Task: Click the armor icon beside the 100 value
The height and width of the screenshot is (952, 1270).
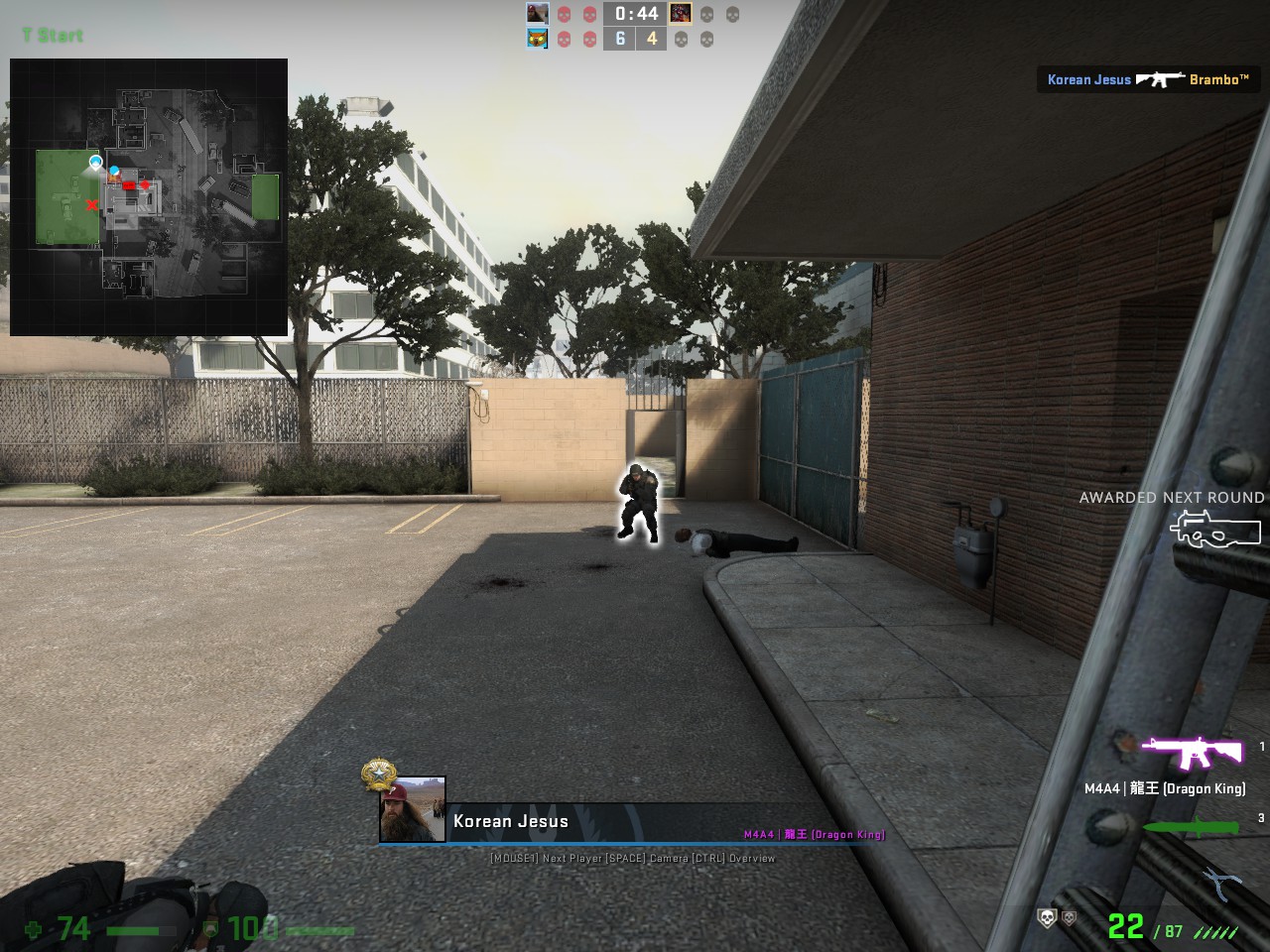Action: [x=209, y=930]
